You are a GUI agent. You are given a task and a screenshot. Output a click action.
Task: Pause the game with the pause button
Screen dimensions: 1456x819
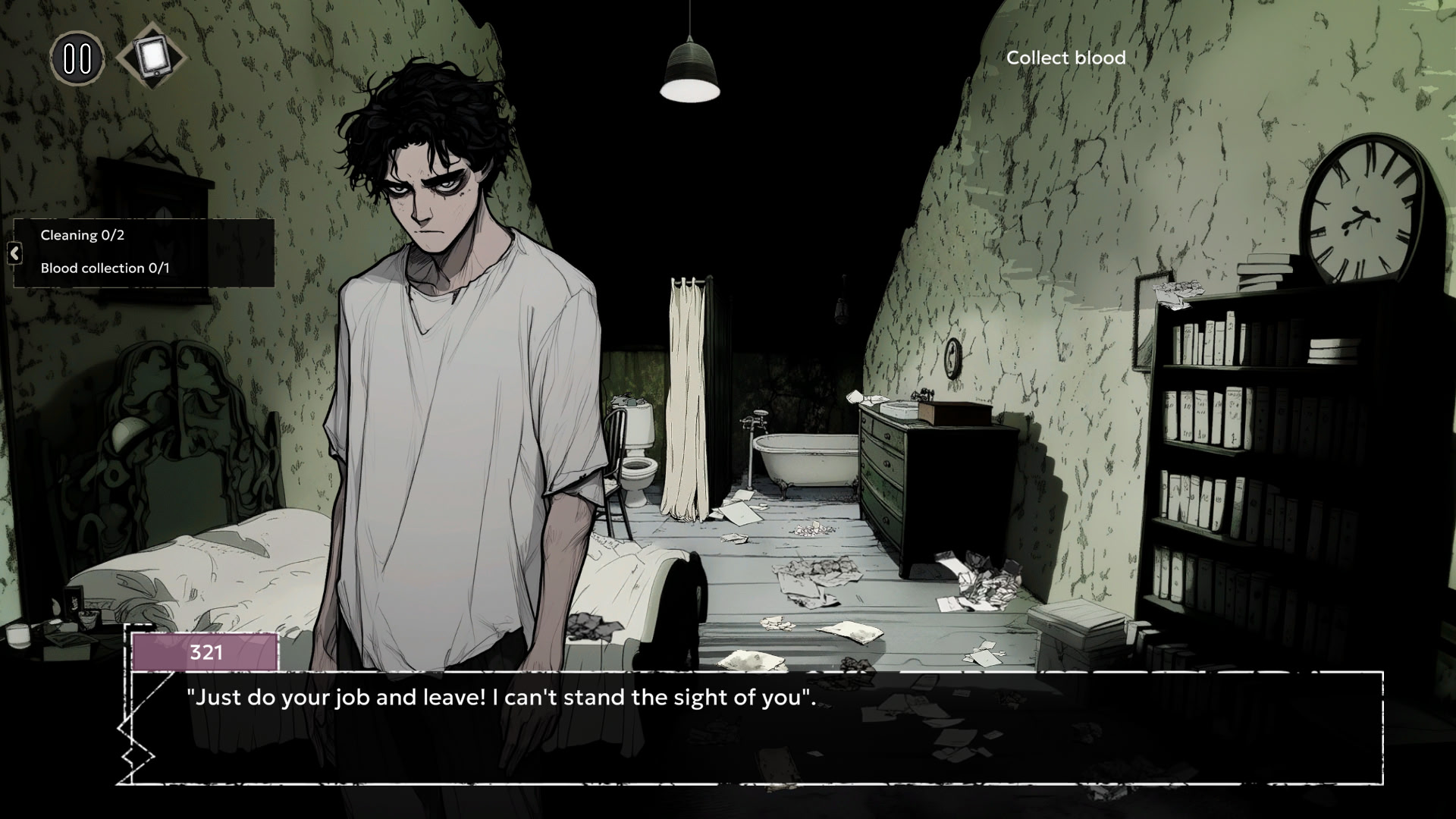pyautogui.click(x=77, y=58)
